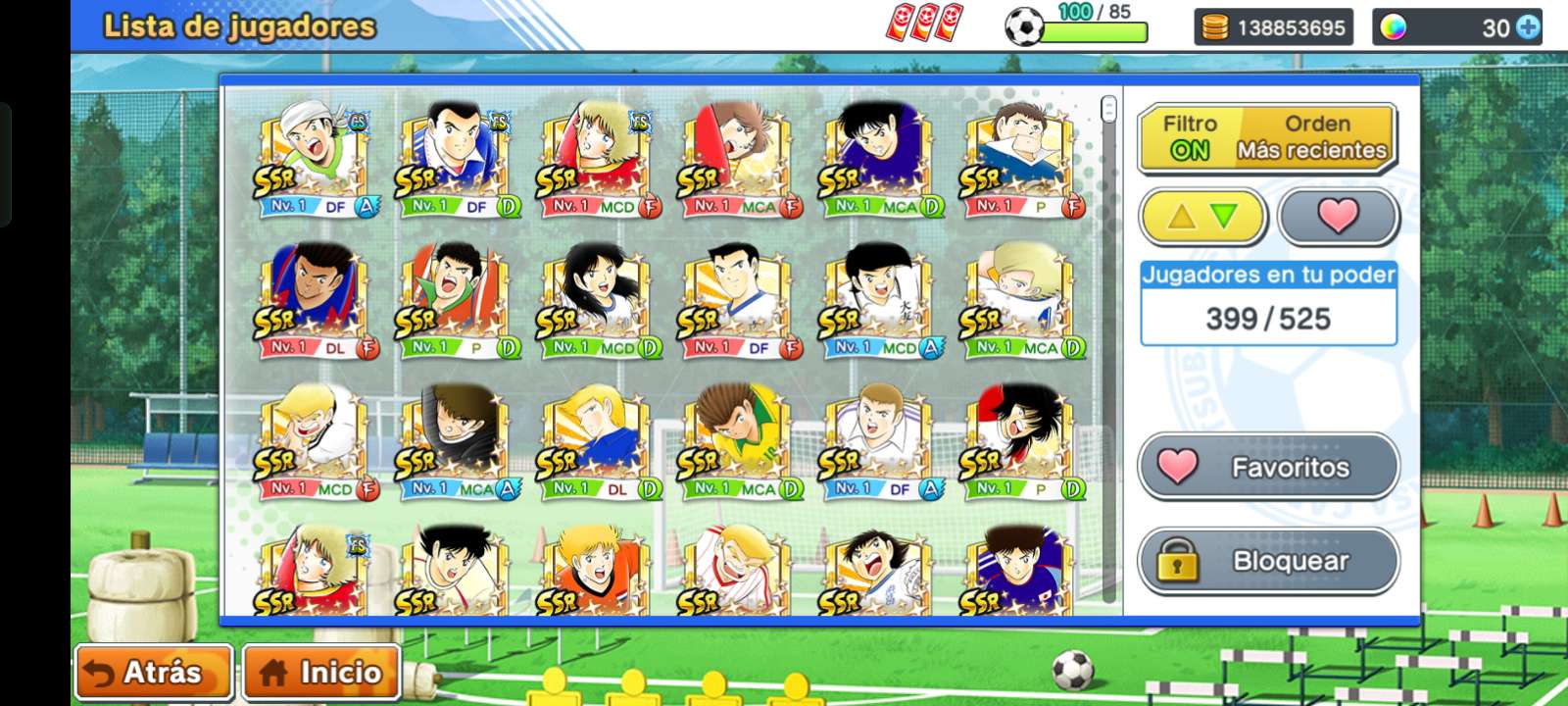Select the Bloquear padlock button
1568x706 pixels.
pos(1268,561)
